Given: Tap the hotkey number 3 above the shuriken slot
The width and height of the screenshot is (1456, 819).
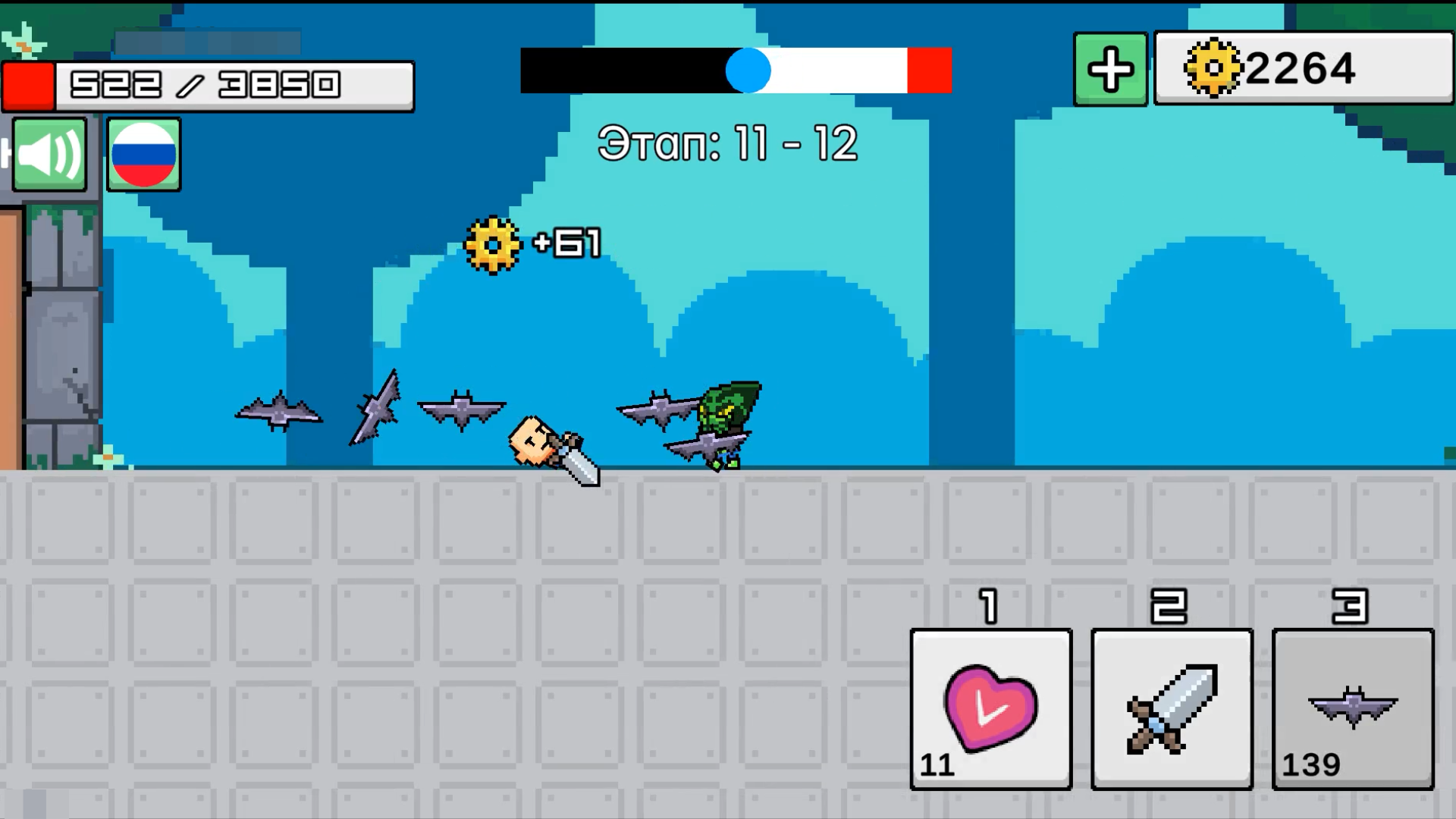Looking at the screenshot, I should pyautogui.click(x=1351, y=607).
